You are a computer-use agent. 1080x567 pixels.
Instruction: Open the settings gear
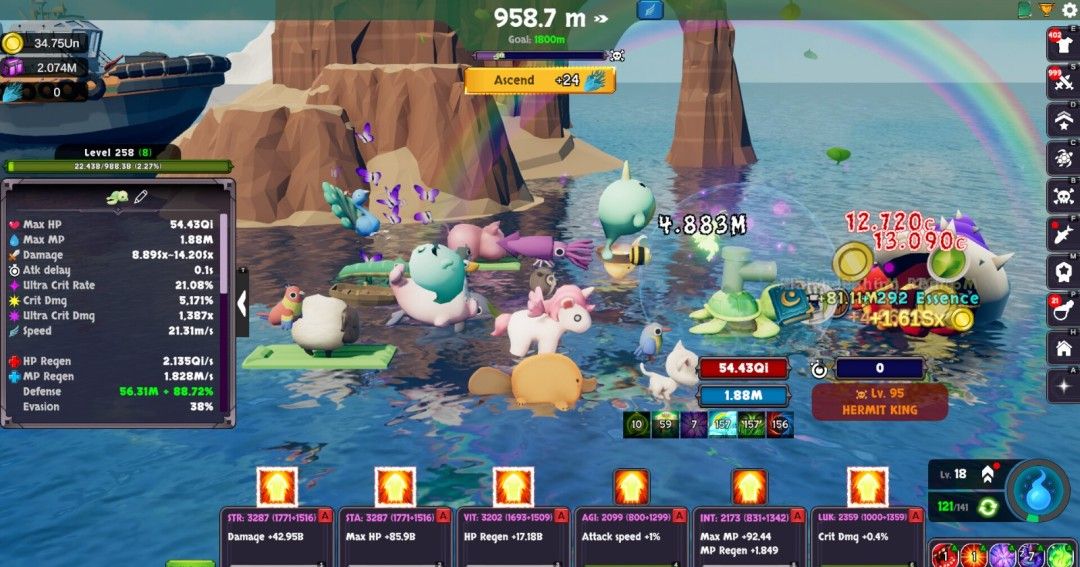[1069, 10]
